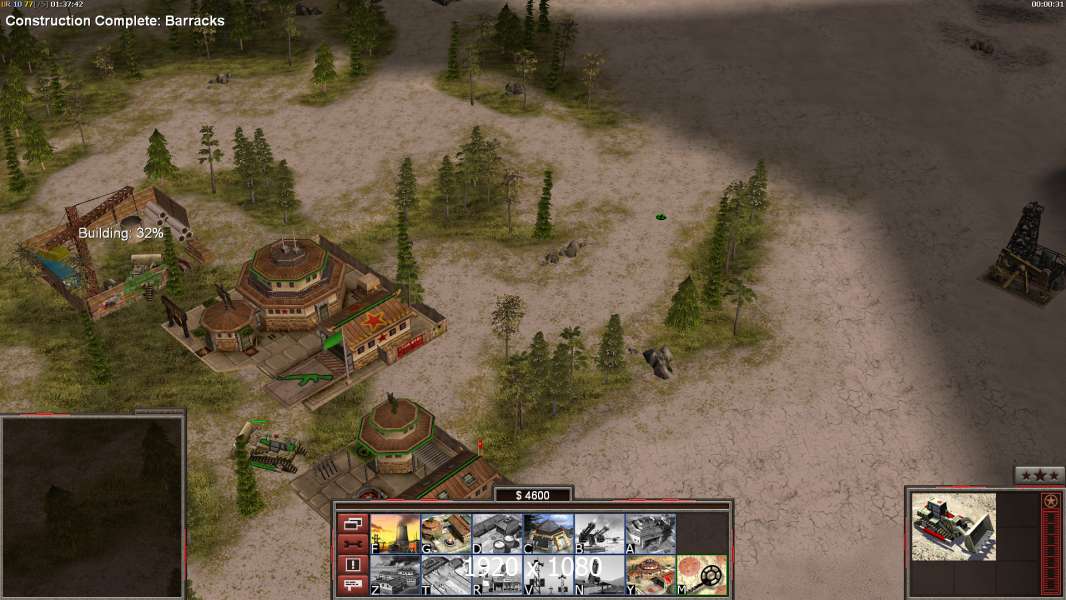The image size is (1066, 600).
Task: Click the overlapping windows button on command bar
Action: pos(352,523)
